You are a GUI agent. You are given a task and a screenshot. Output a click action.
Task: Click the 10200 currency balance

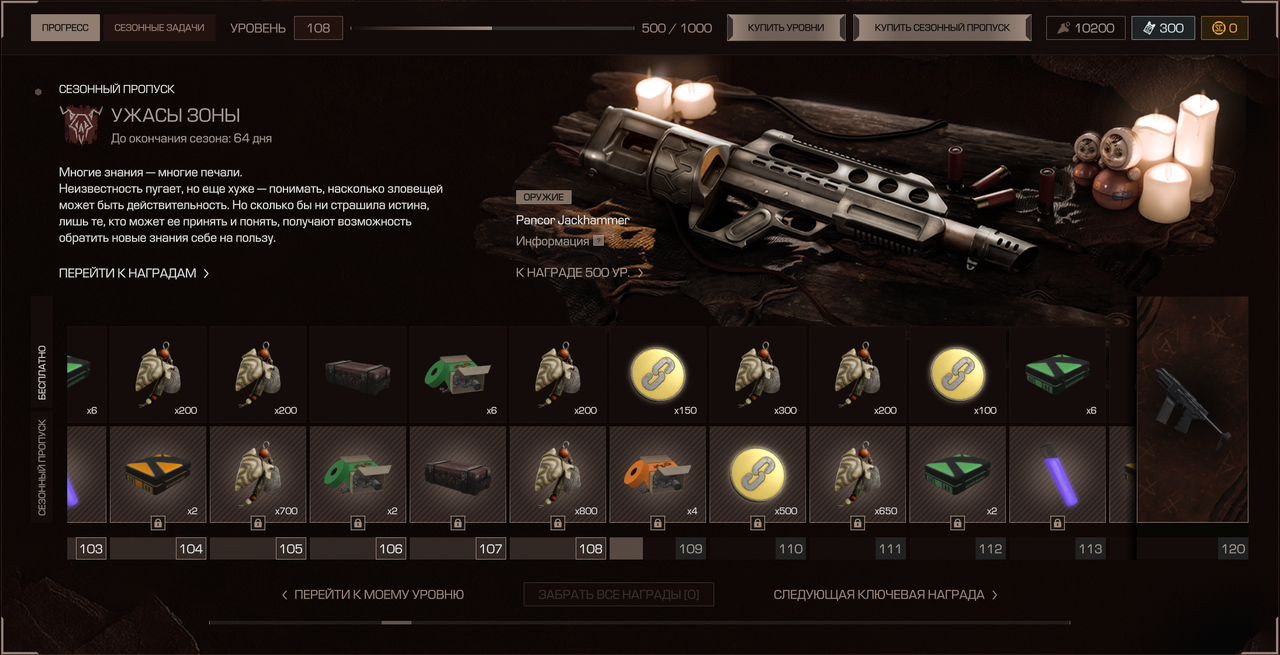pos(1085,28)
